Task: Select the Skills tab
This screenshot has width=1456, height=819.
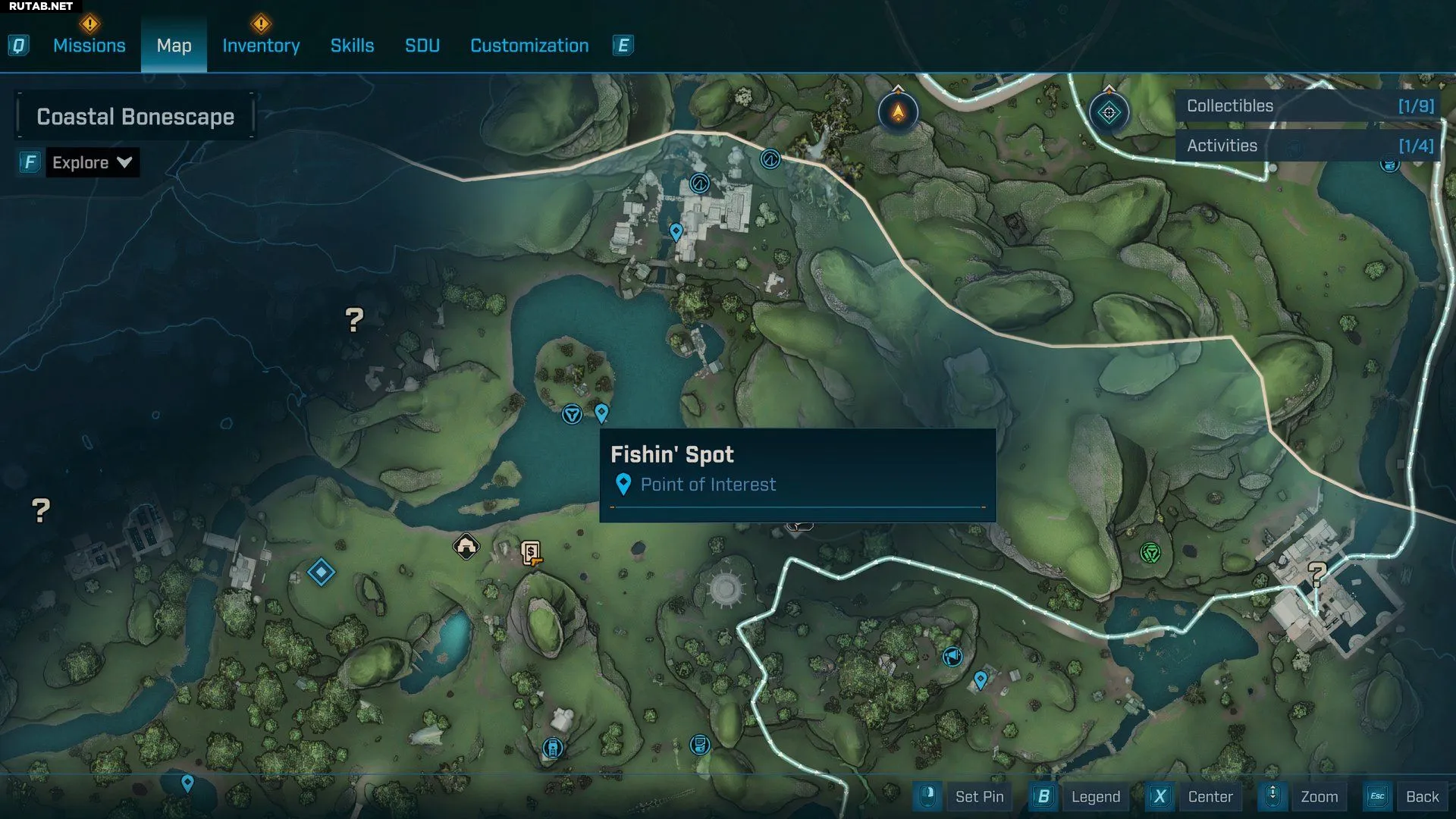Action: [x=352, y=45]
